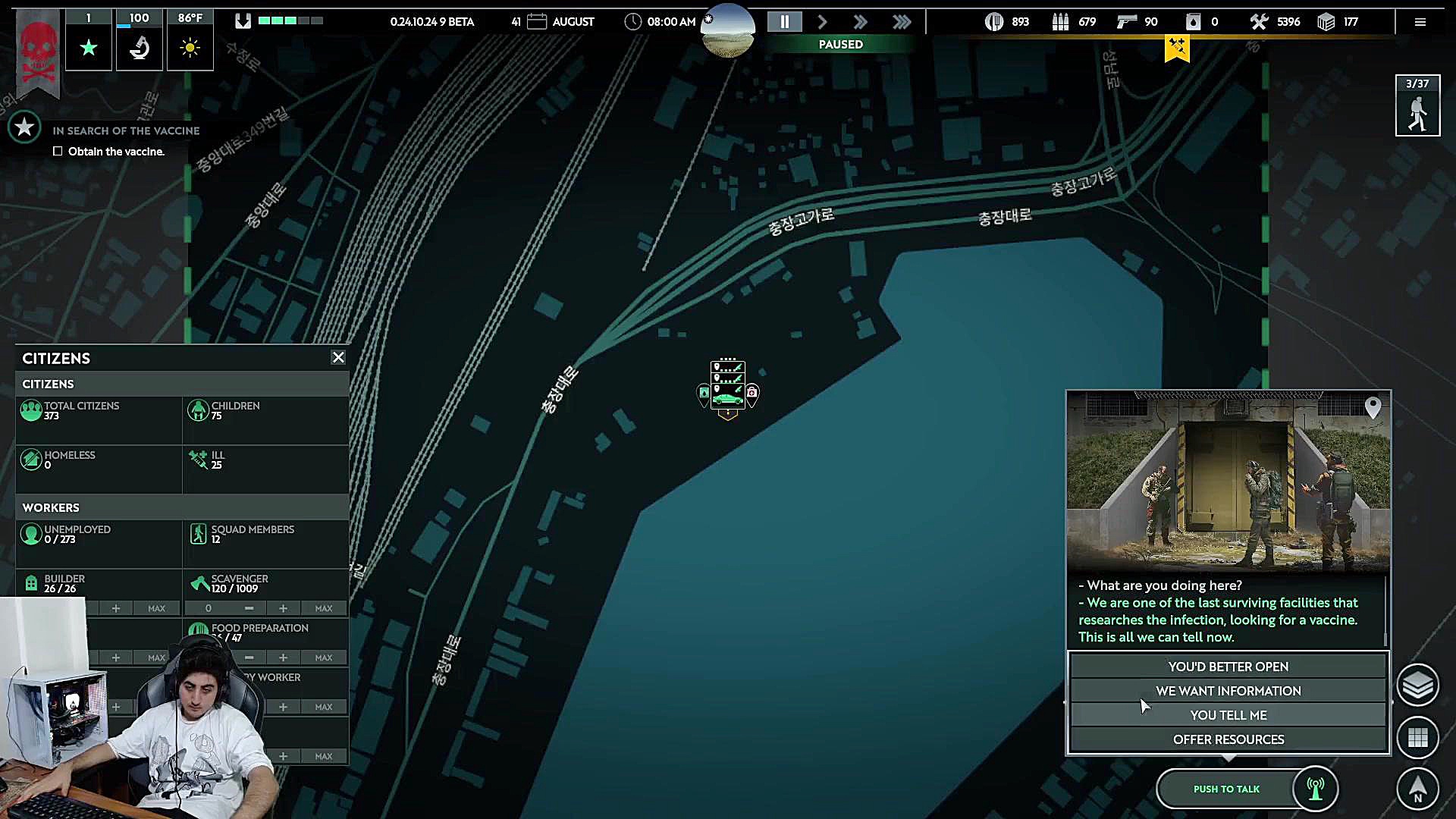Pick the "You tell me" response
Screen dimensions: 1456x819
1228,715
